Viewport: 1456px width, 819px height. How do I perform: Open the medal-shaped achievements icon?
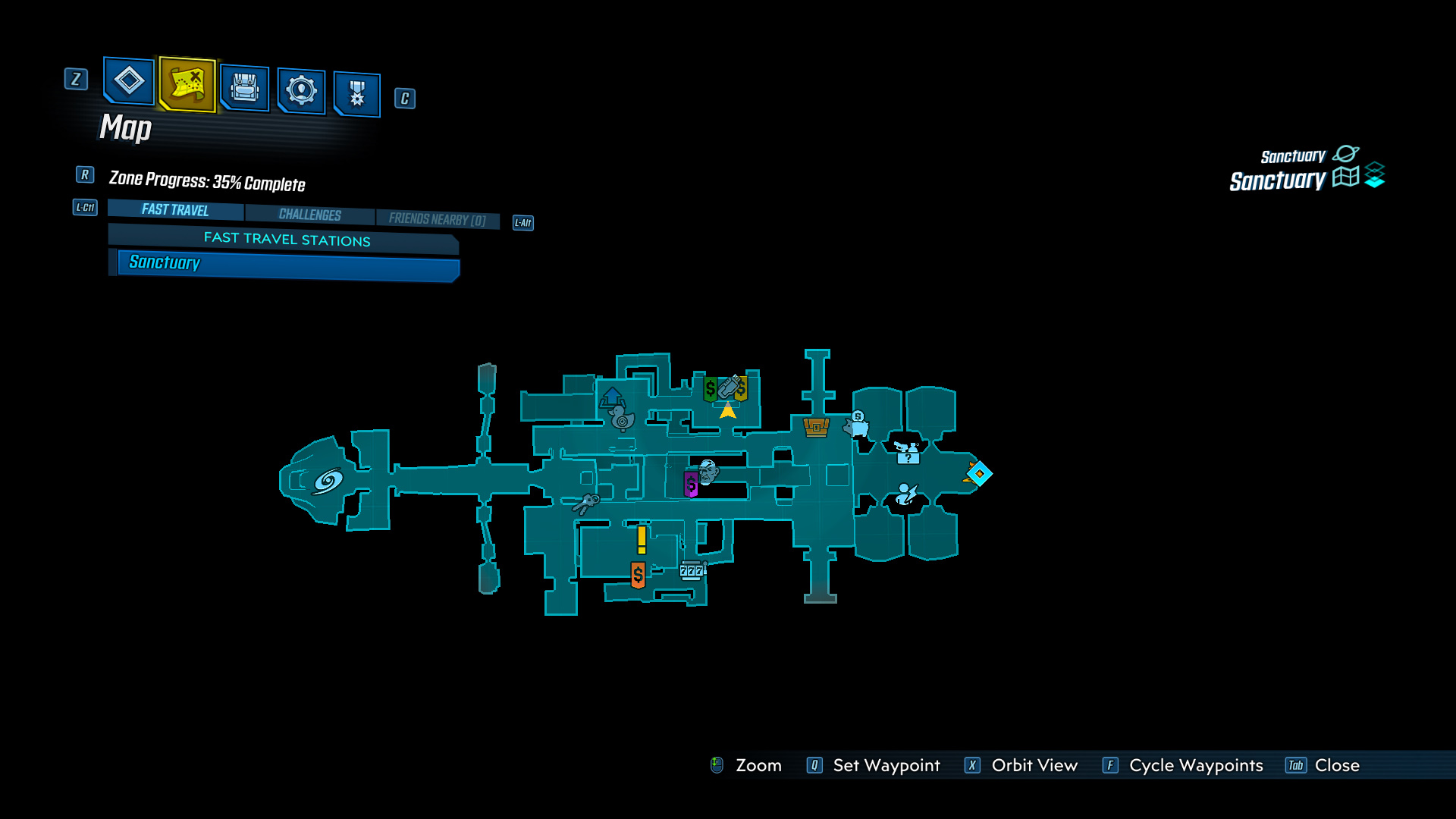tap(356, 93)
